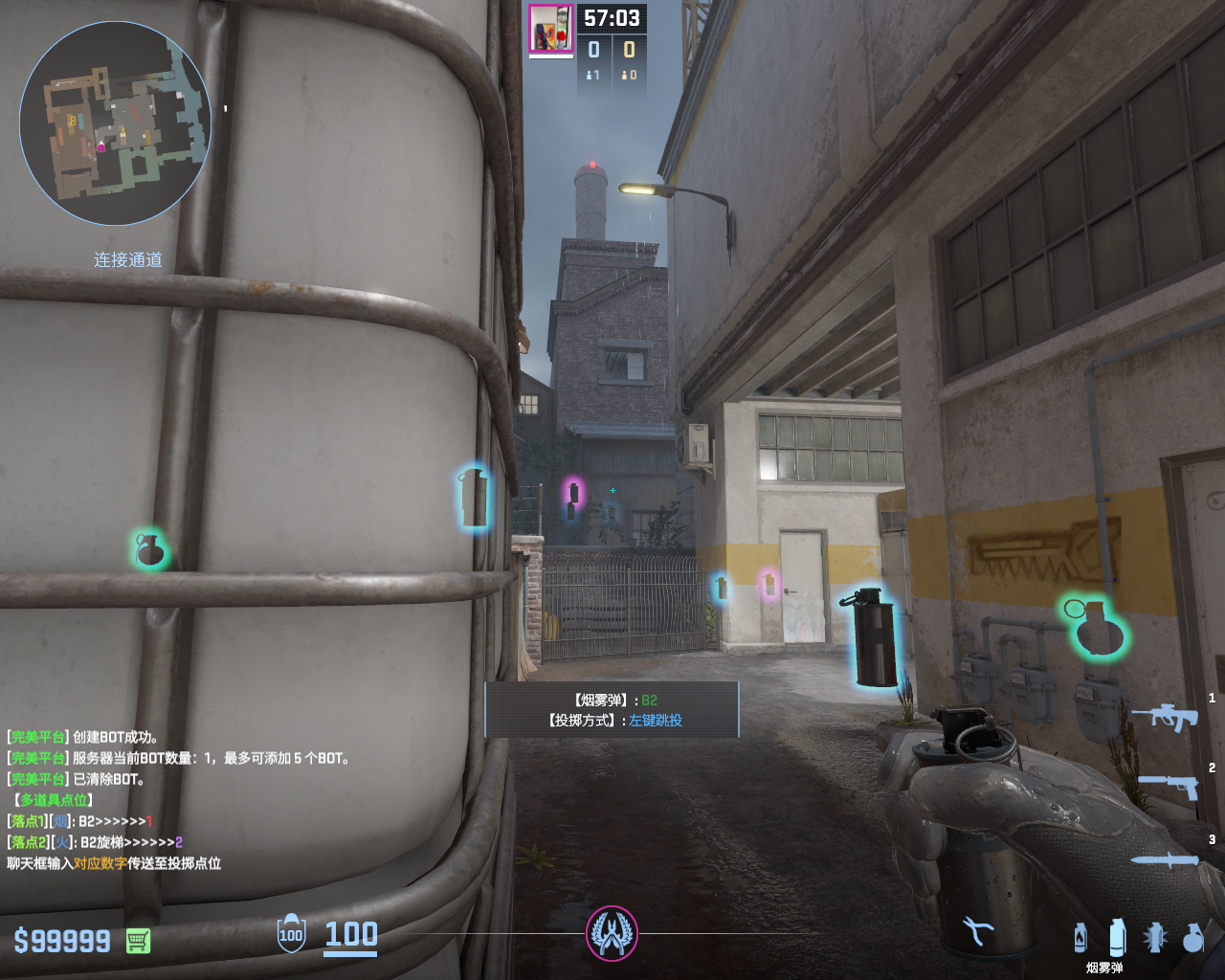
Task: Click the CT emblem at bottom center
Action: coord(612,933)
